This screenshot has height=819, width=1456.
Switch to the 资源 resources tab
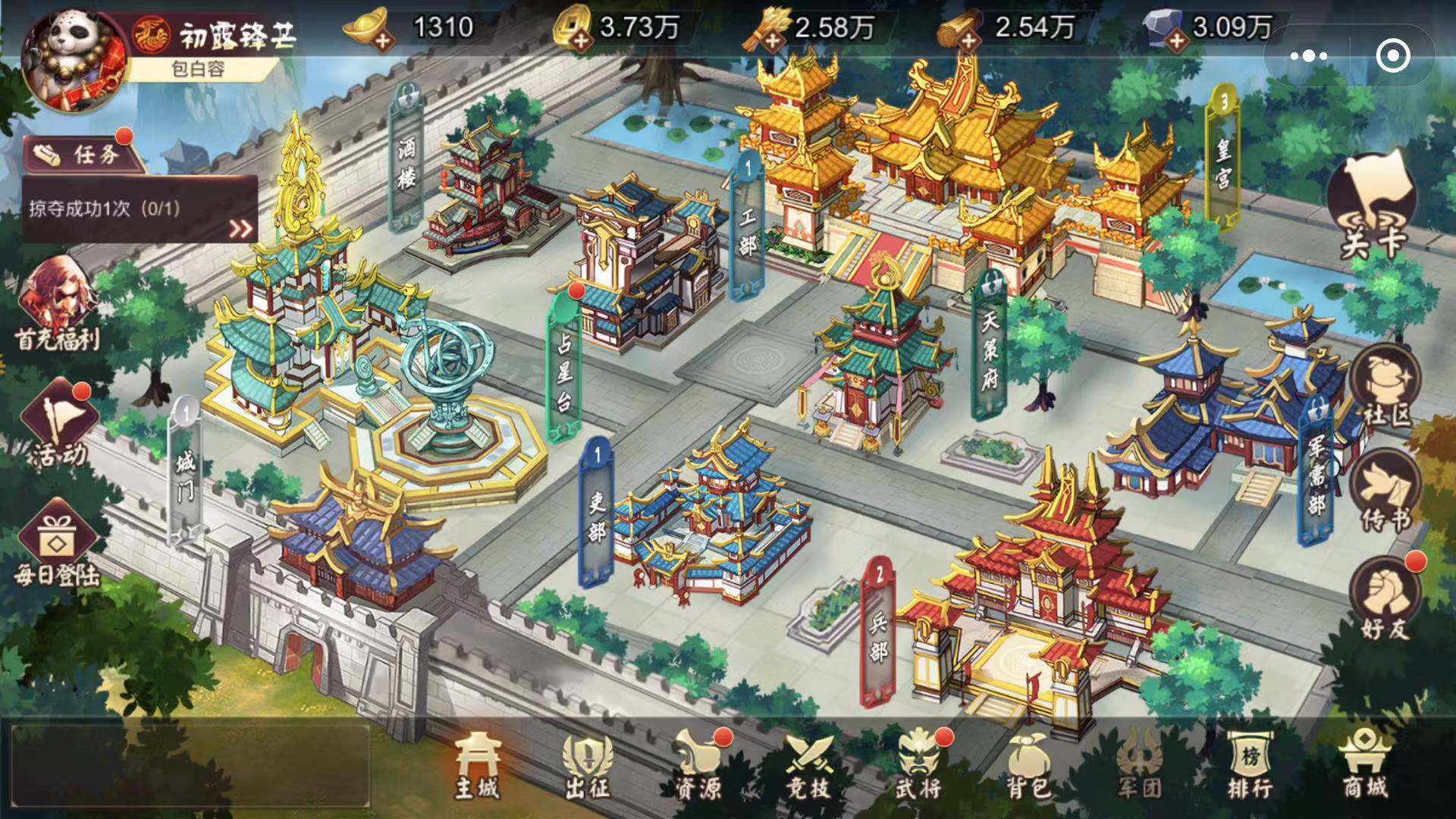pyautogui.click(x=698, y=764)
